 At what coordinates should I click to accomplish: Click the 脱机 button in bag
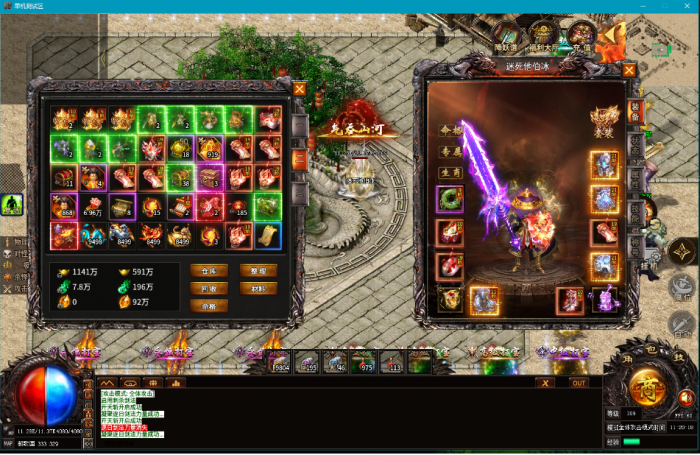[x=258, y=289]
